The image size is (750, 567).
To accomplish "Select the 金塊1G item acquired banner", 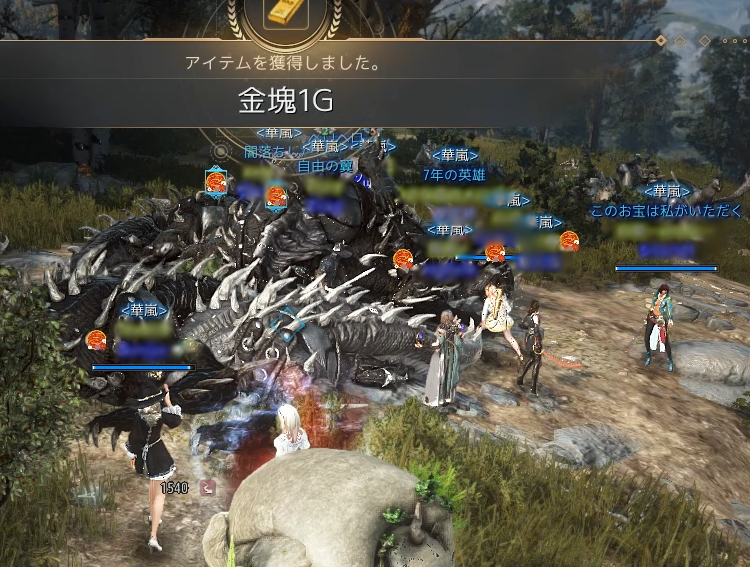I will click(x=284, y=101).
